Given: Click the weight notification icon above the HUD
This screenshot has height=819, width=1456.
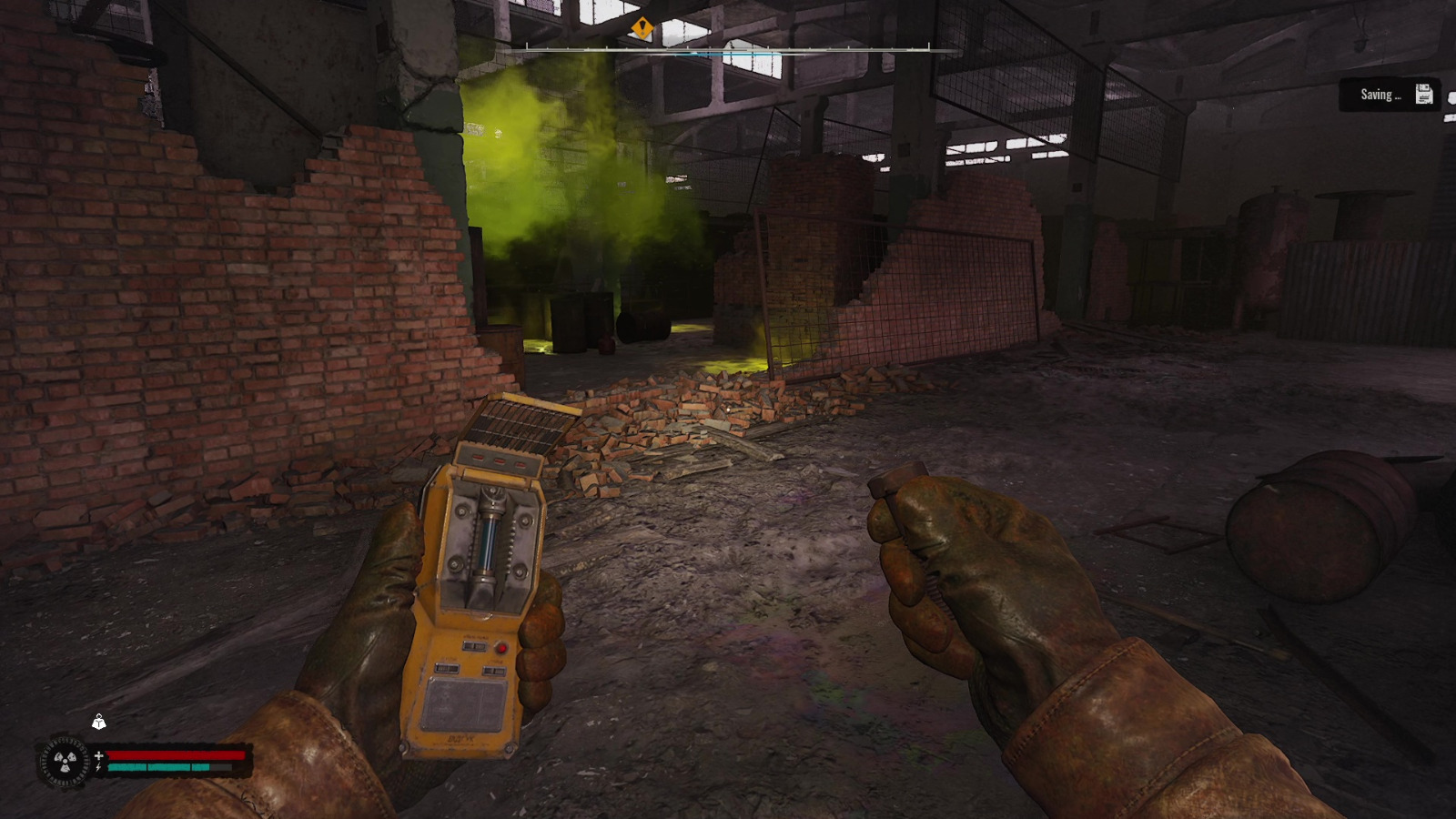Looking at the screenshot, I should tap(98, 723).
